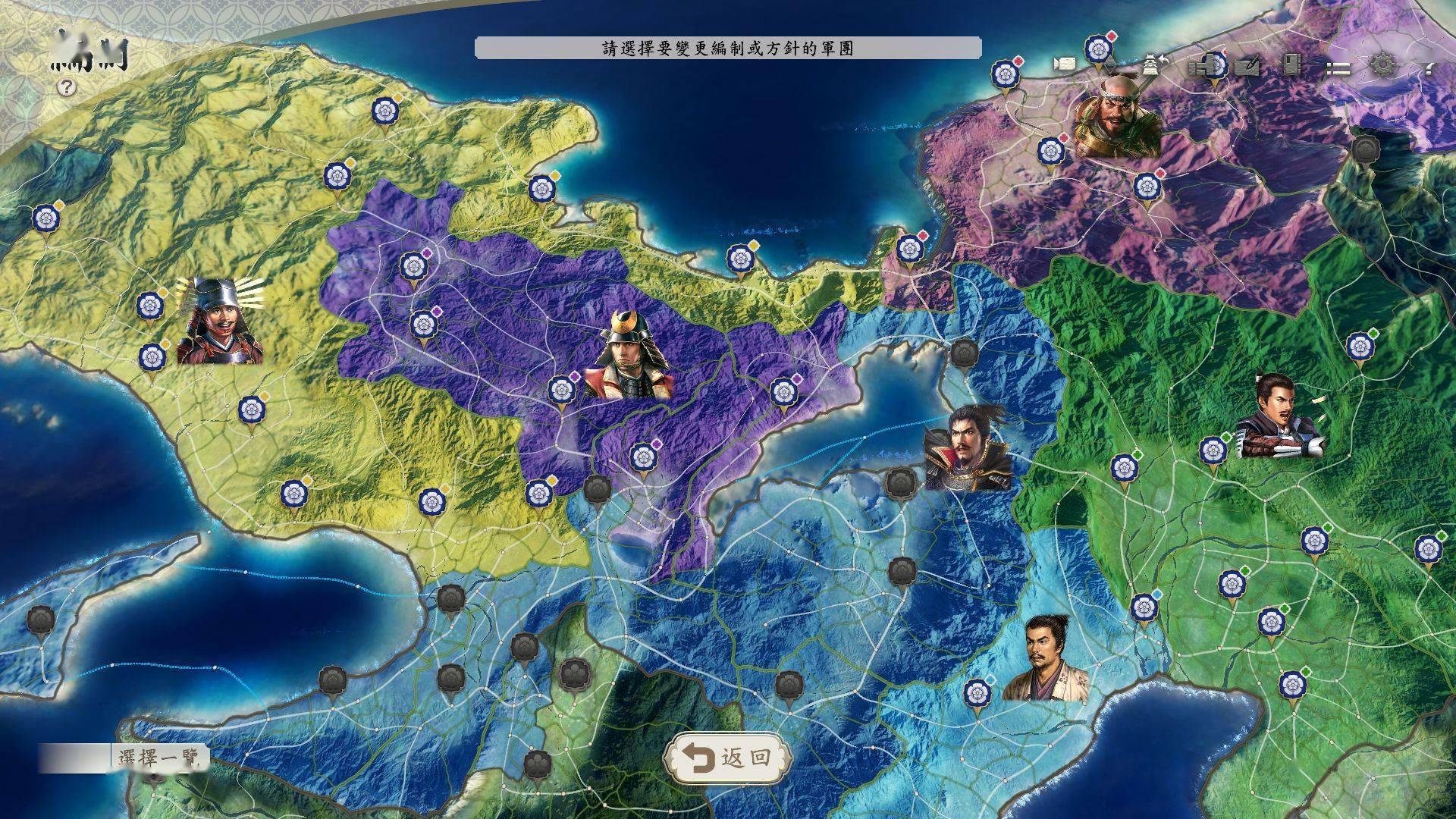Viewport: 1456px width, 819px height.
Task: Click the 返回 return button
Action: click(726, 757)
